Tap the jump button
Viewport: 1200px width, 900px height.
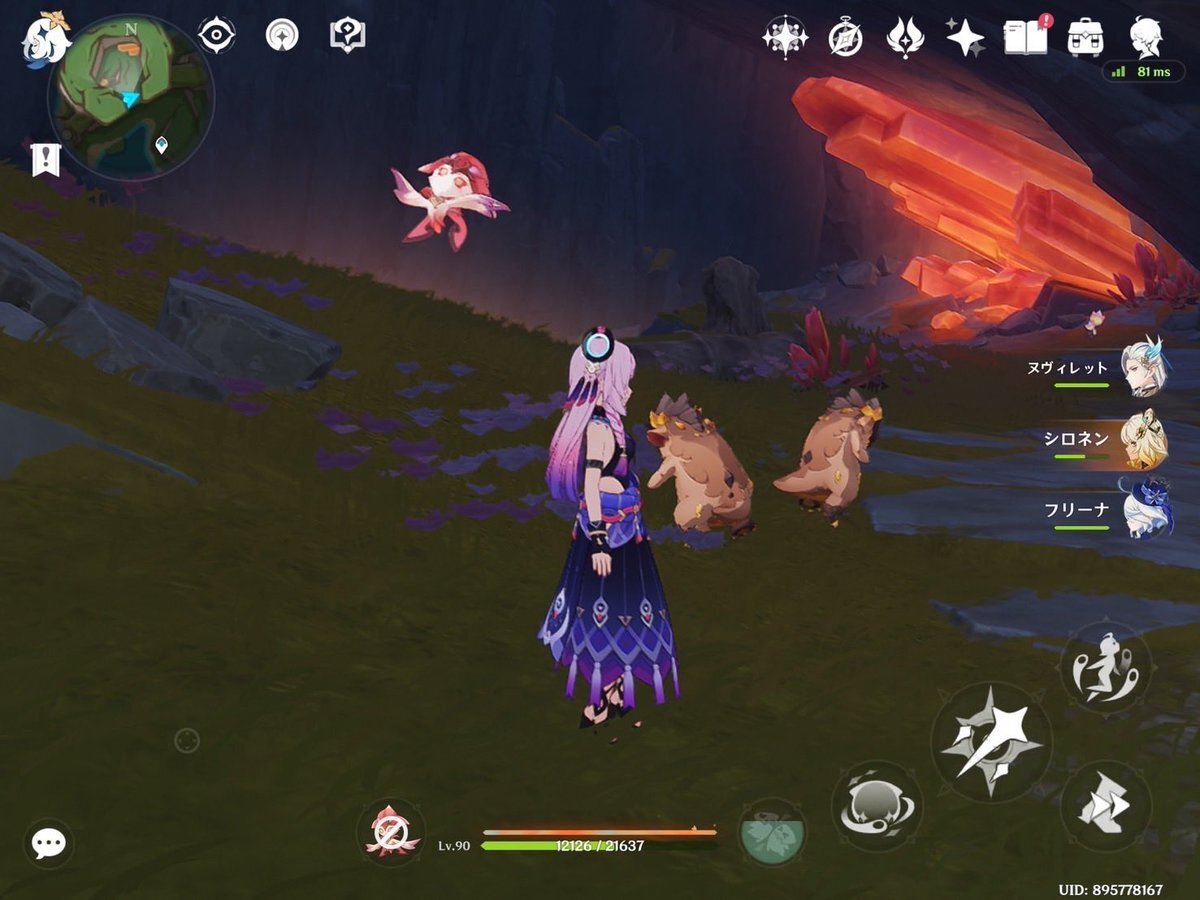pos(1105,667)
